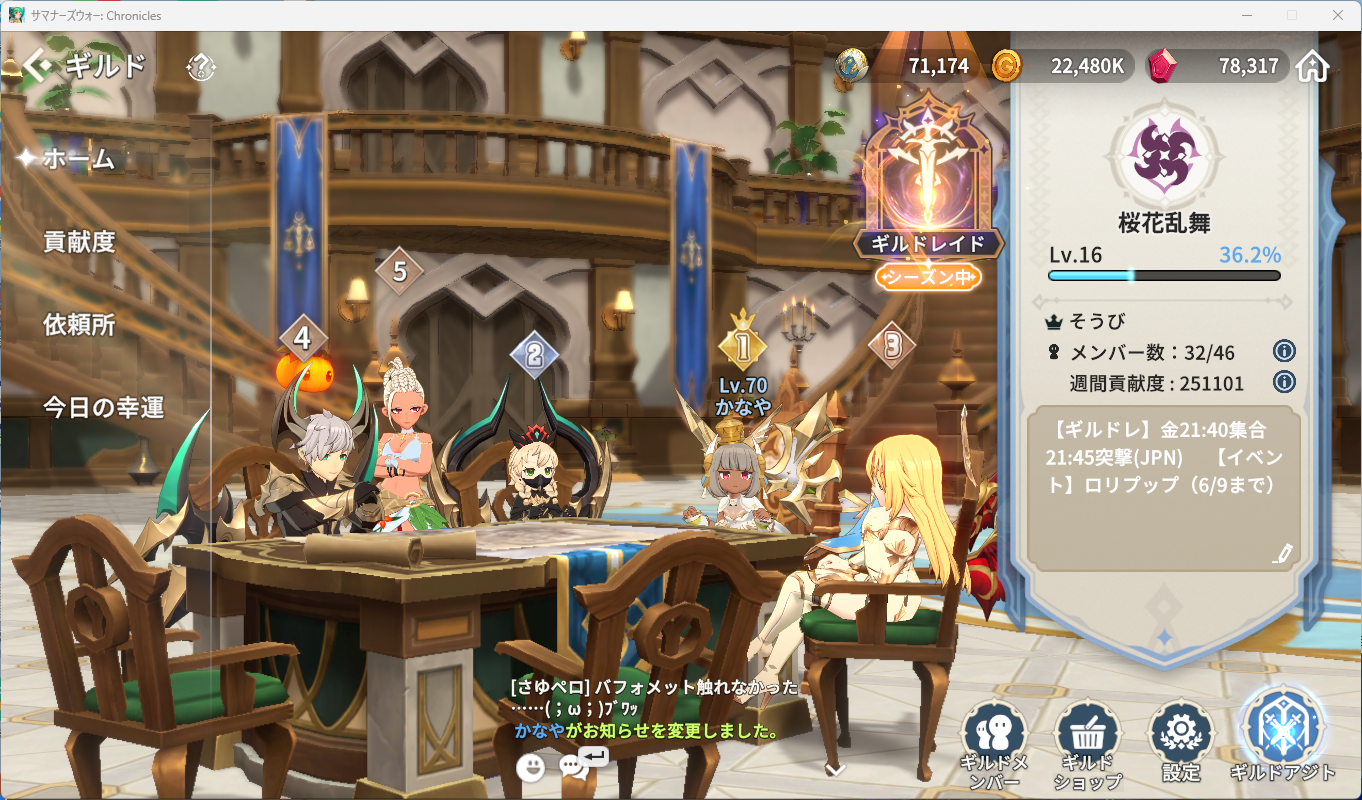Collapse the chat with the down chevron
This screenshot has width=1362, height=800.
(835, 769)
